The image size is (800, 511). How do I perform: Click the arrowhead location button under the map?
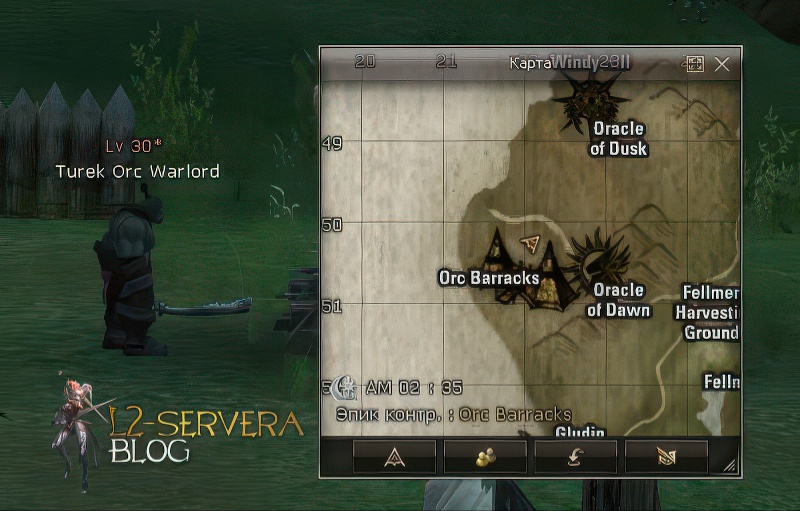pyautogui.click(x=394, y=456)
